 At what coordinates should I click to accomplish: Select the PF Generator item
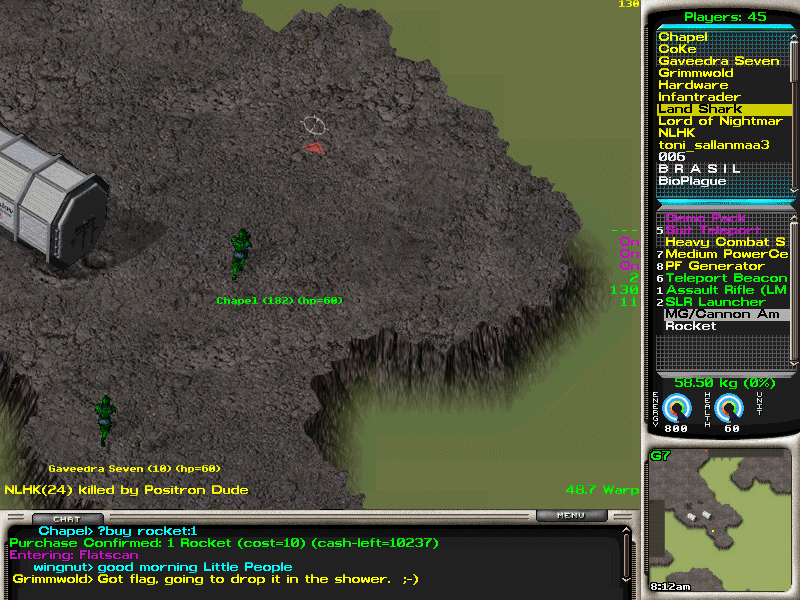(714, 266)
